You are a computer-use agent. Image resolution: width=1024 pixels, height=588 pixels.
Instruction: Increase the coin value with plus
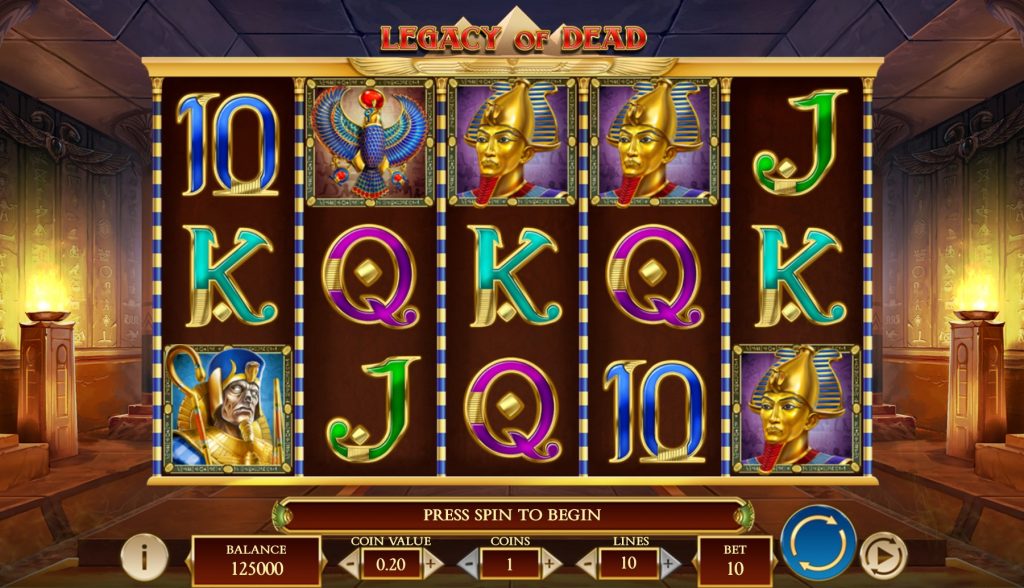(431, 563)
